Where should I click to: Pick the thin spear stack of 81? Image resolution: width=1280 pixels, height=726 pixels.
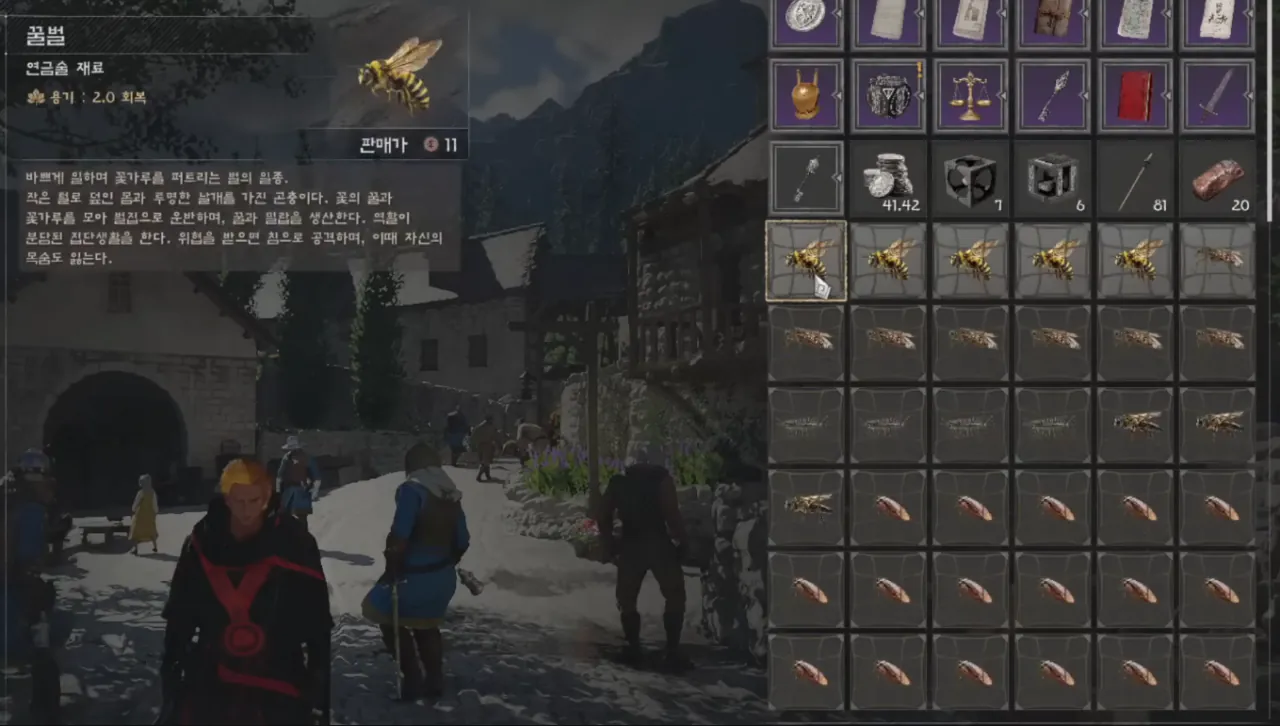pyautogui.click(x=1135, y=179)
